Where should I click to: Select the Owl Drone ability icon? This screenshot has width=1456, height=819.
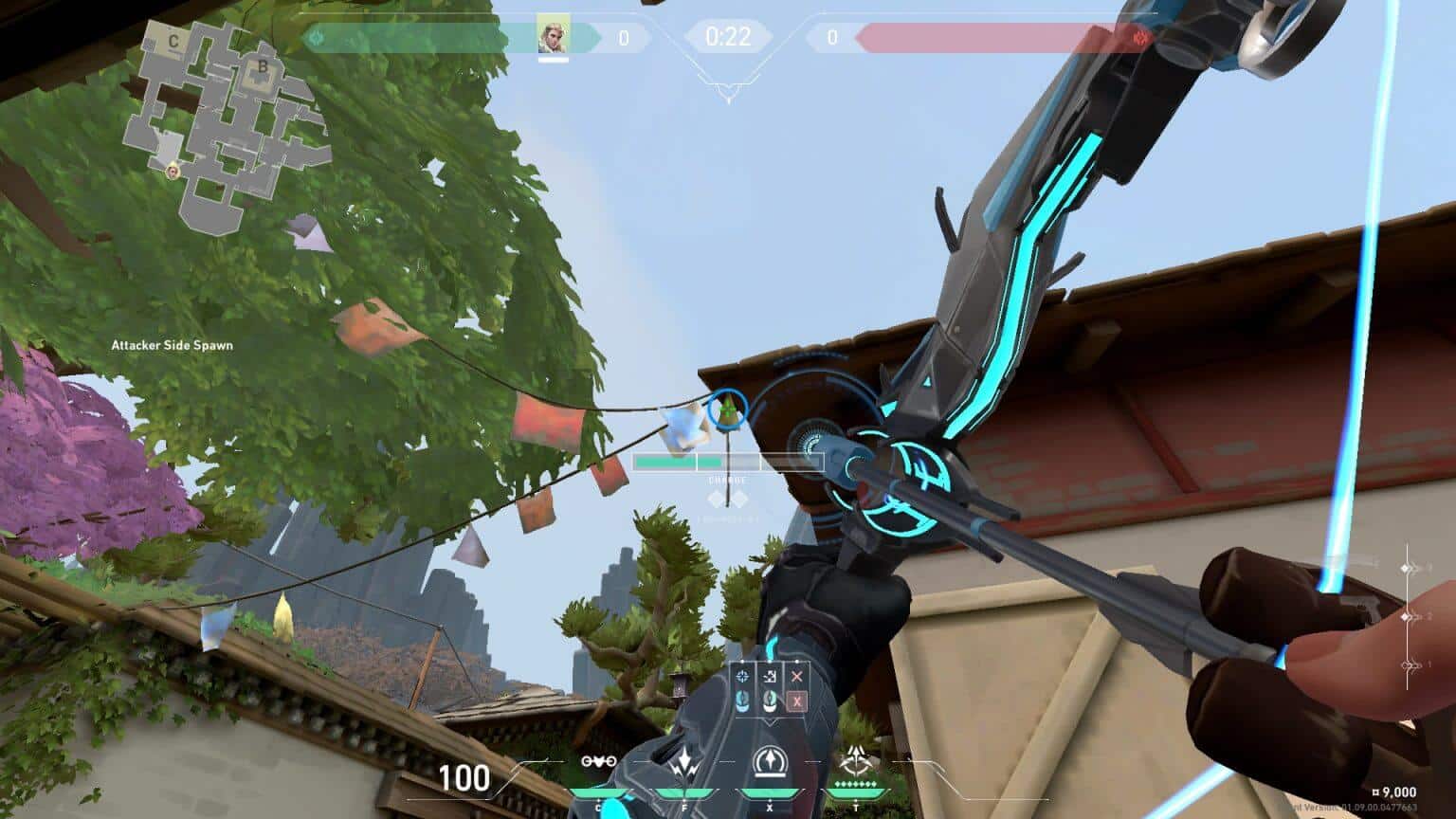pyautogui.click(x=598, y=763)
